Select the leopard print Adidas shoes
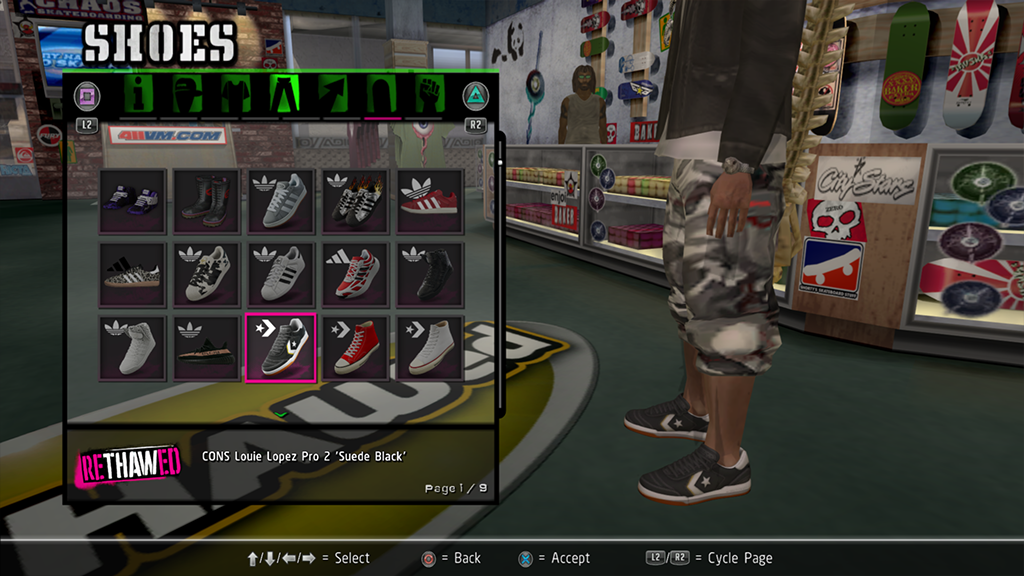 [132, 274]
